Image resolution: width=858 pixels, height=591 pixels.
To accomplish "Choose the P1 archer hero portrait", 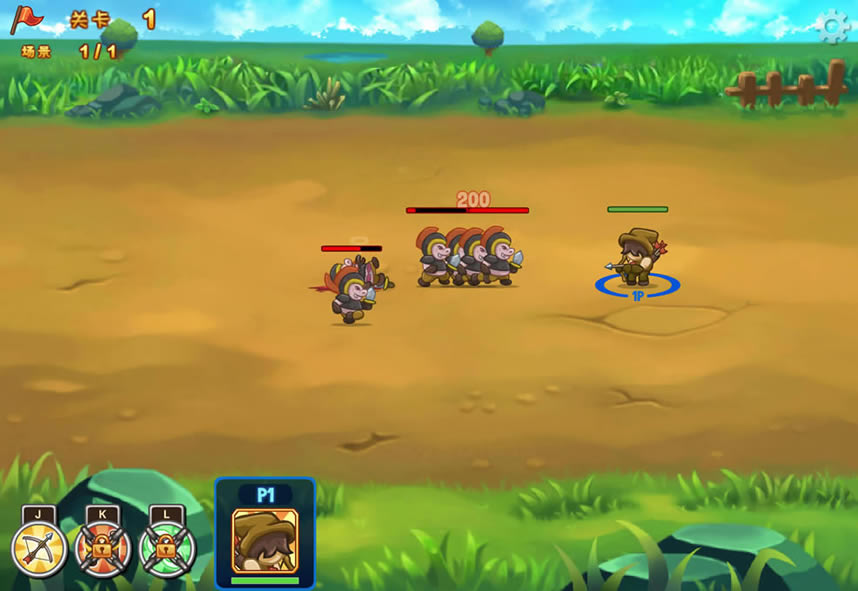I will (x=265, y=541).
